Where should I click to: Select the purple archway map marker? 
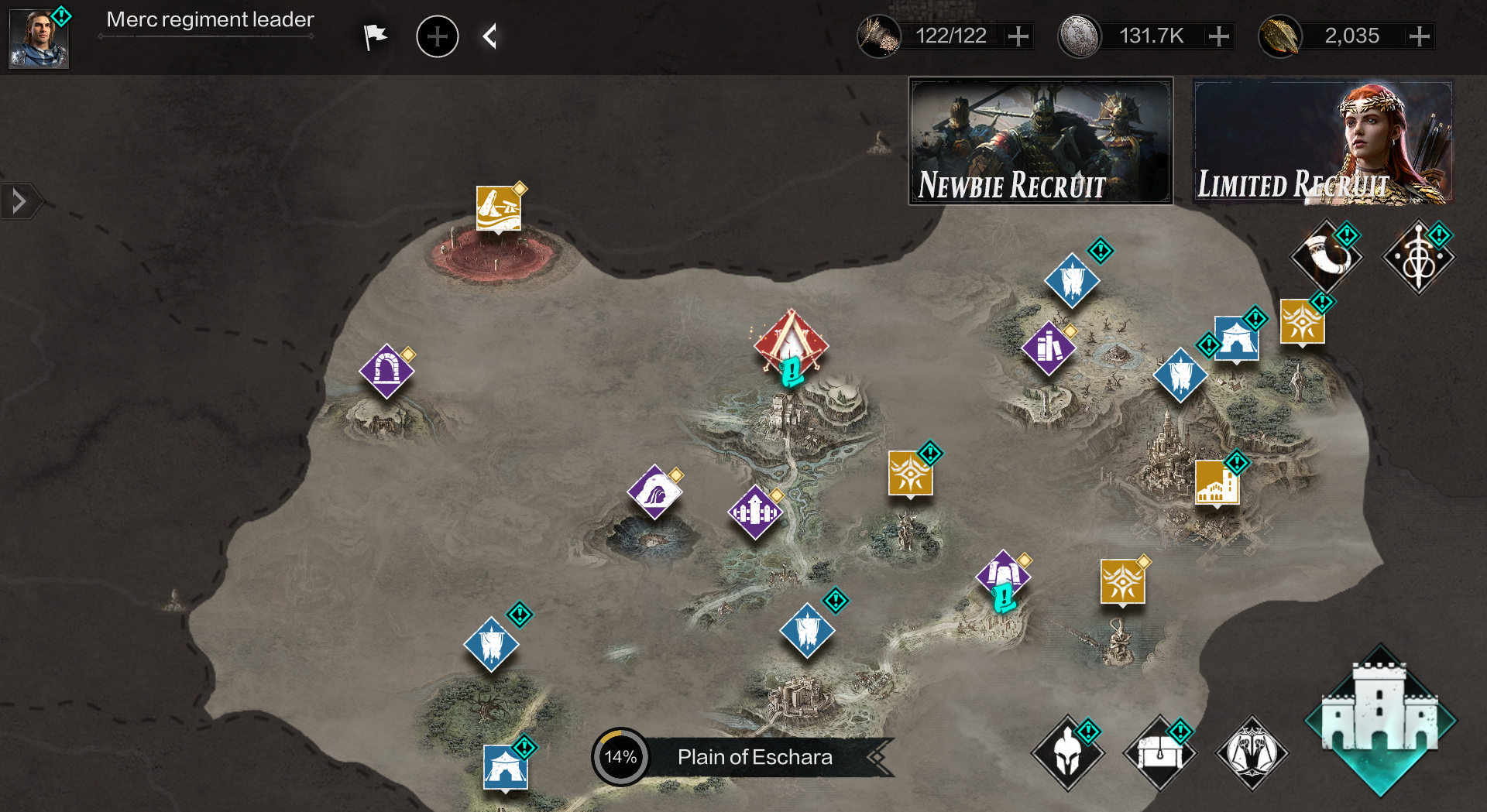click(x=386, y=371)
